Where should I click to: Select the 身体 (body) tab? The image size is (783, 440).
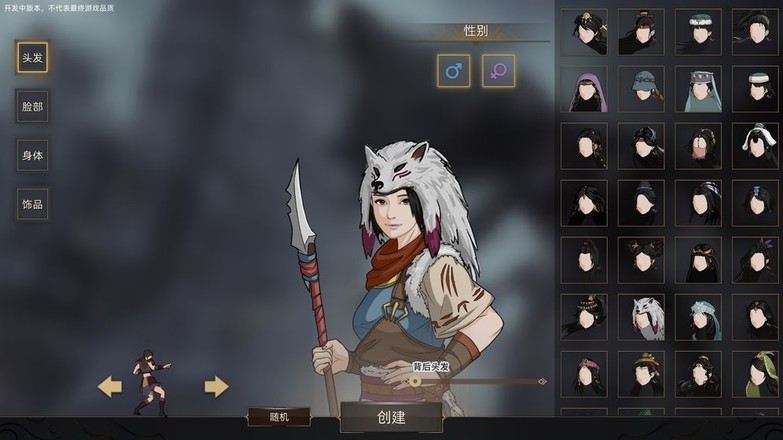pos(33,155)
